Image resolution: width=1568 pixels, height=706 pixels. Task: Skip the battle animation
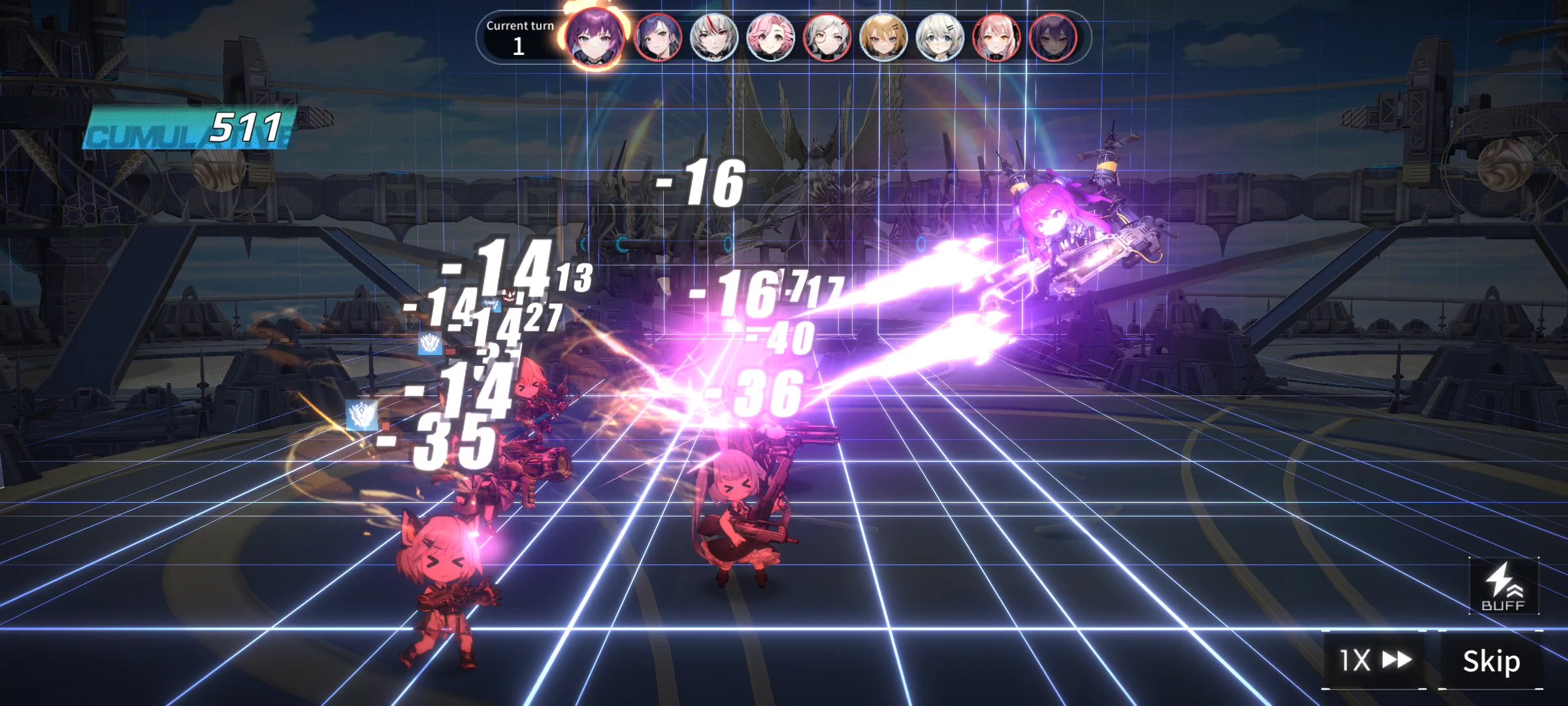point(1491,662)
